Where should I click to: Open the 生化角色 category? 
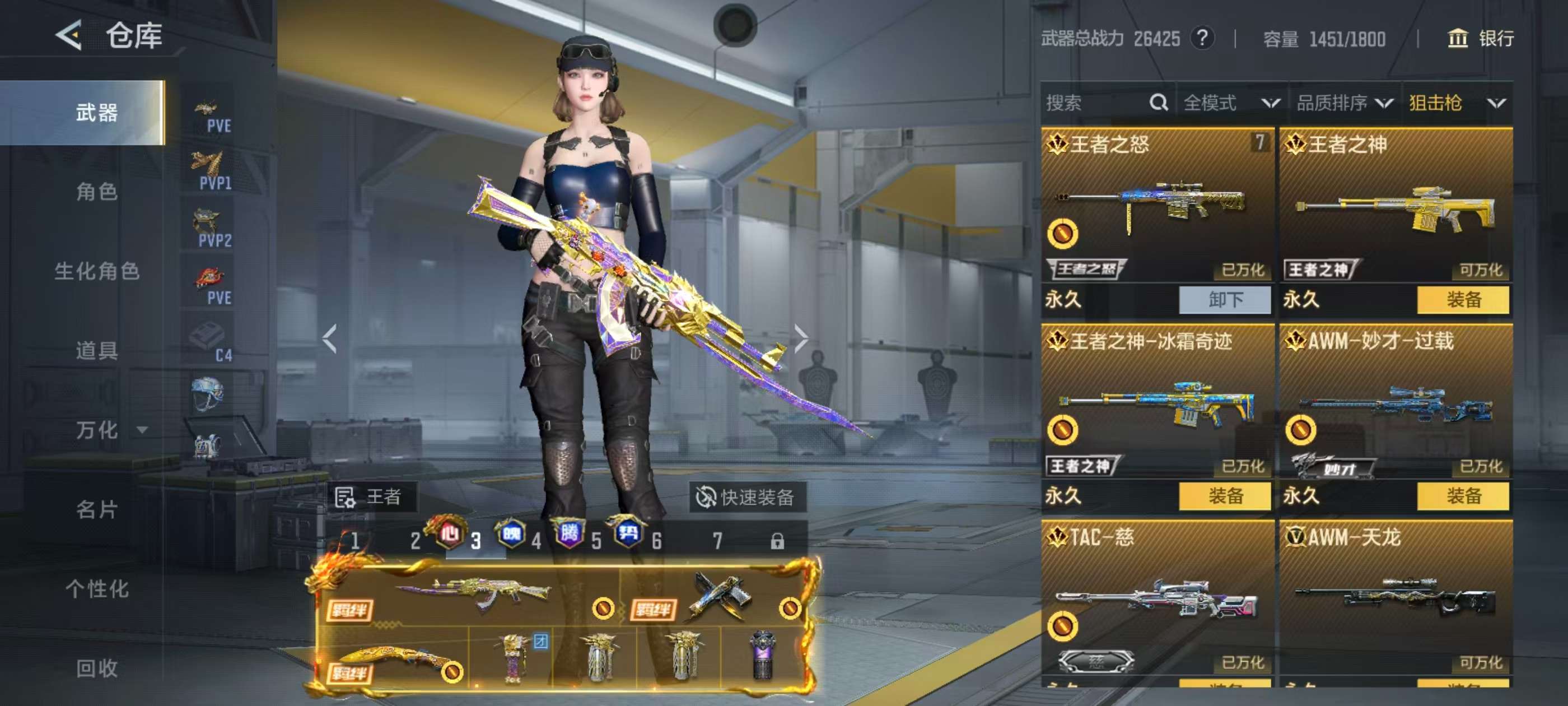(x=96, y=271)
